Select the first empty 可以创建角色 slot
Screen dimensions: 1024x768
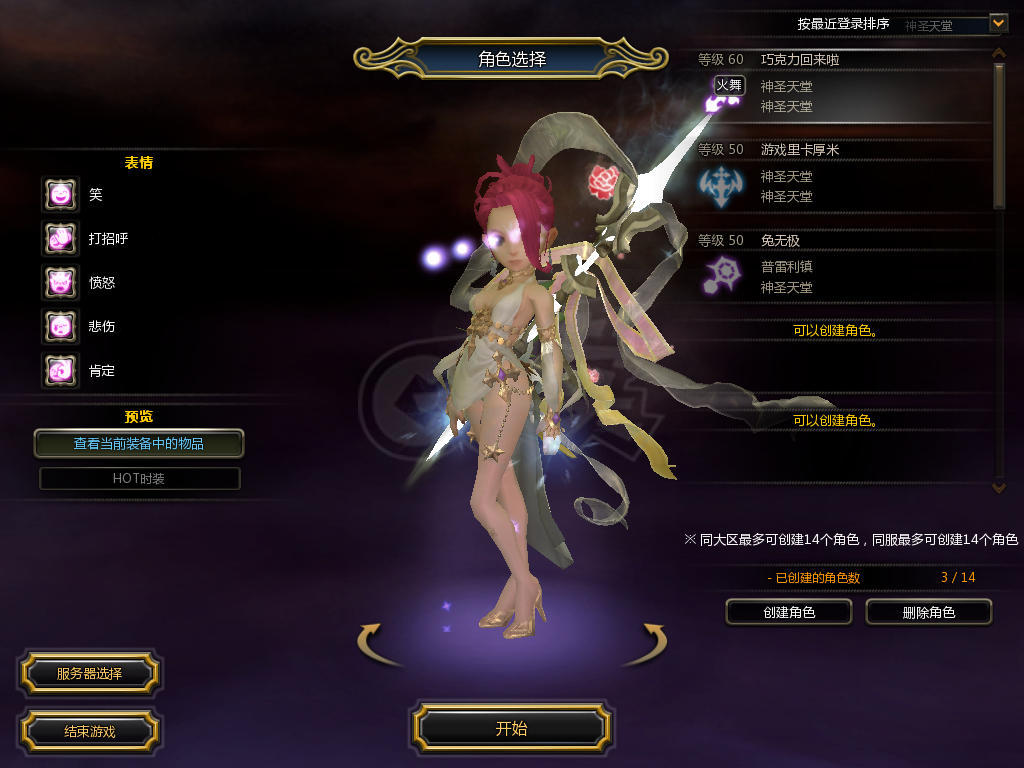click(836, 330)
